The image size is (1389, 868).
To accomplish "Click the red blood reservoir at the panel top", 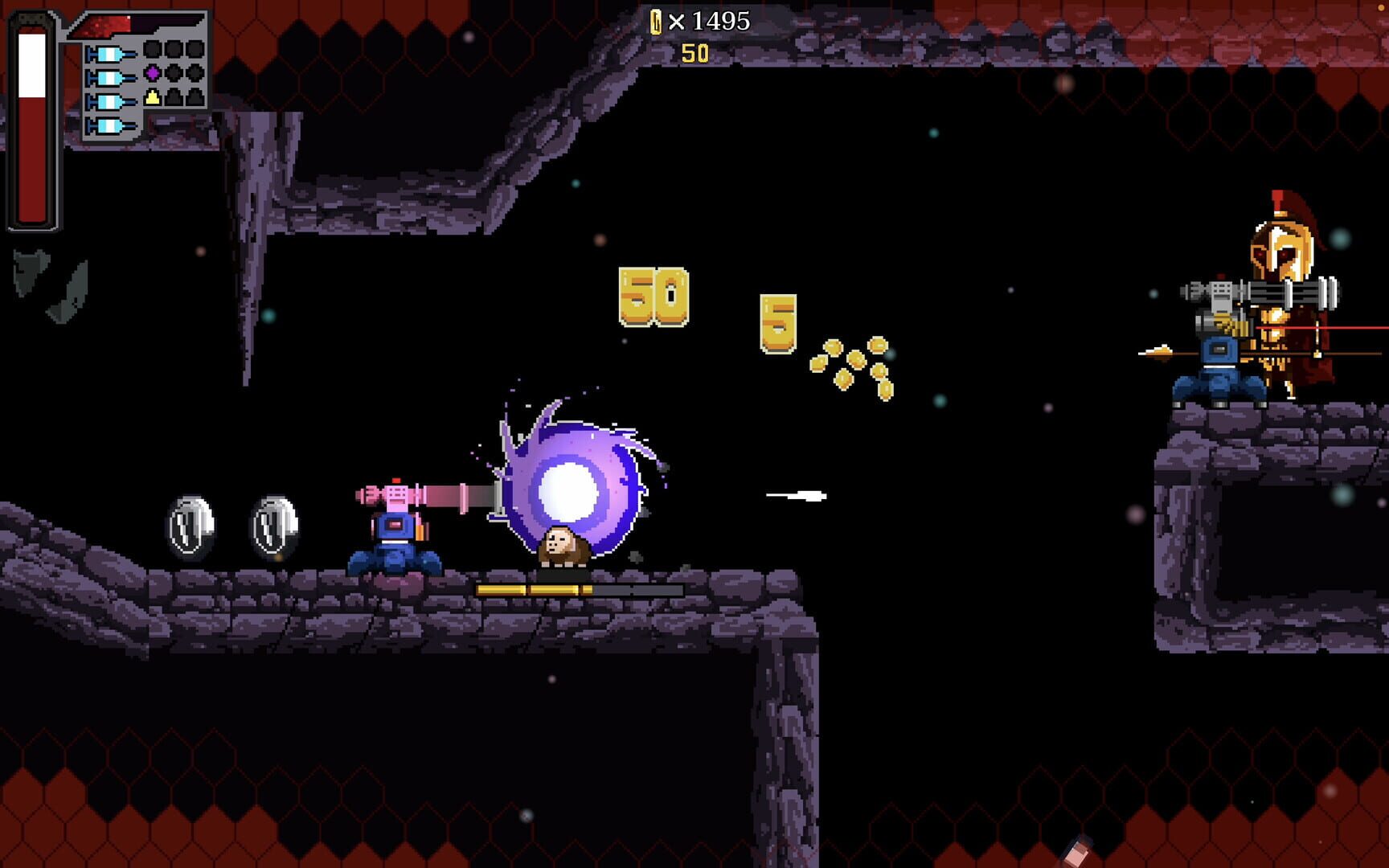I will 100,26.
